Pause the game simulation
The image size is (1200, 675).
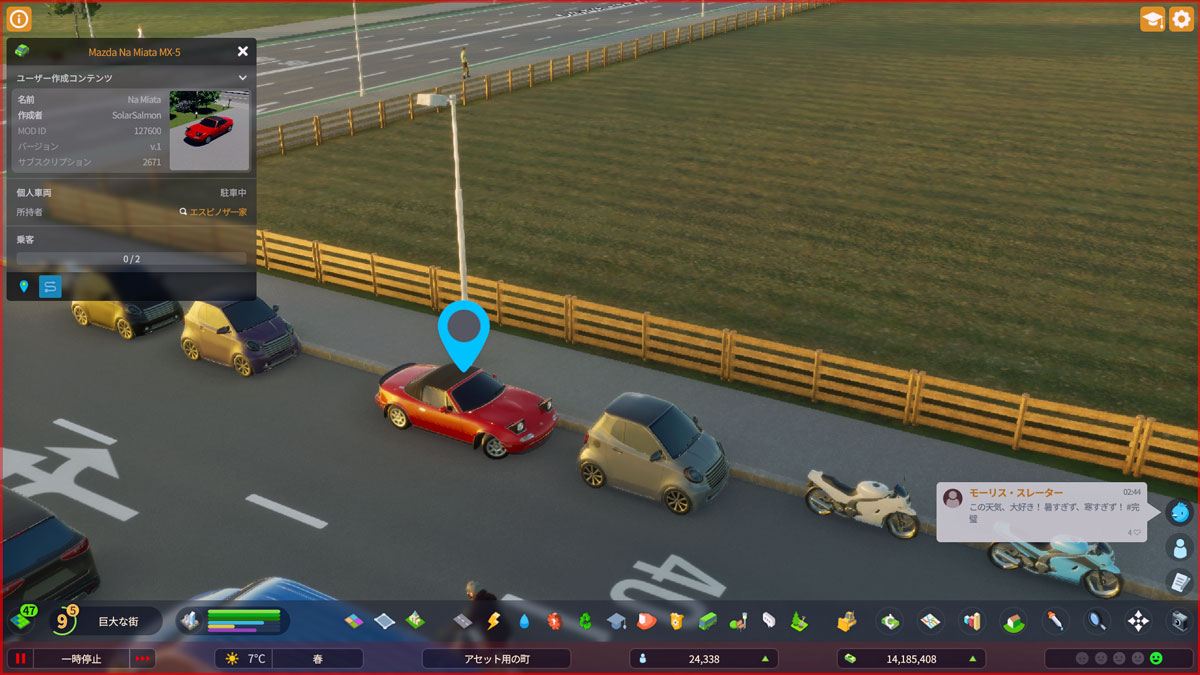[19, 659]
